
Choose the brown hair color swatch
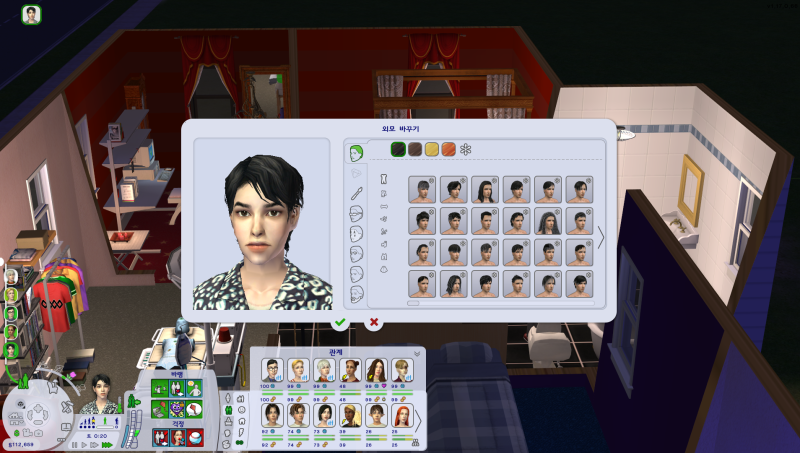415,149
